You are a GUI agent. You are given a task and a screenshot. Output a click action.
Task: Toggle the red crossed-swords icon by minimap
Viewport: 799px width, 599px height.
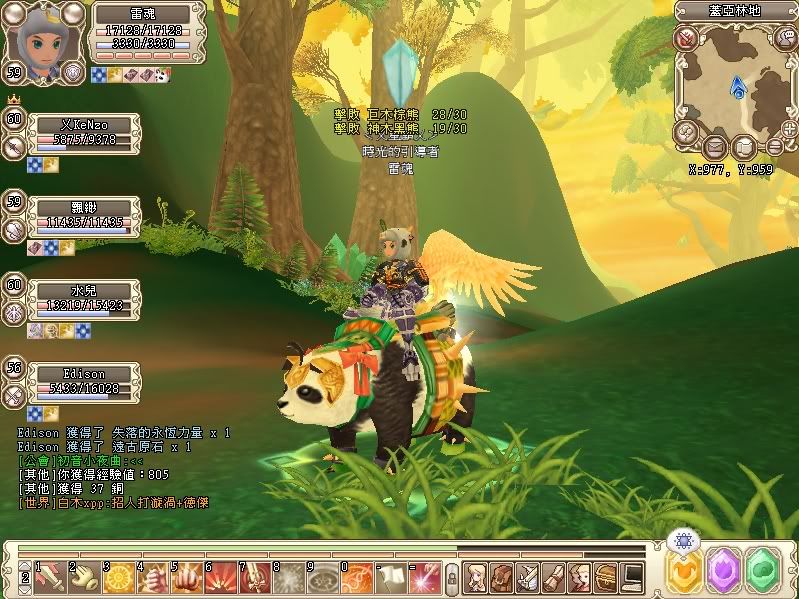point(685,39)
